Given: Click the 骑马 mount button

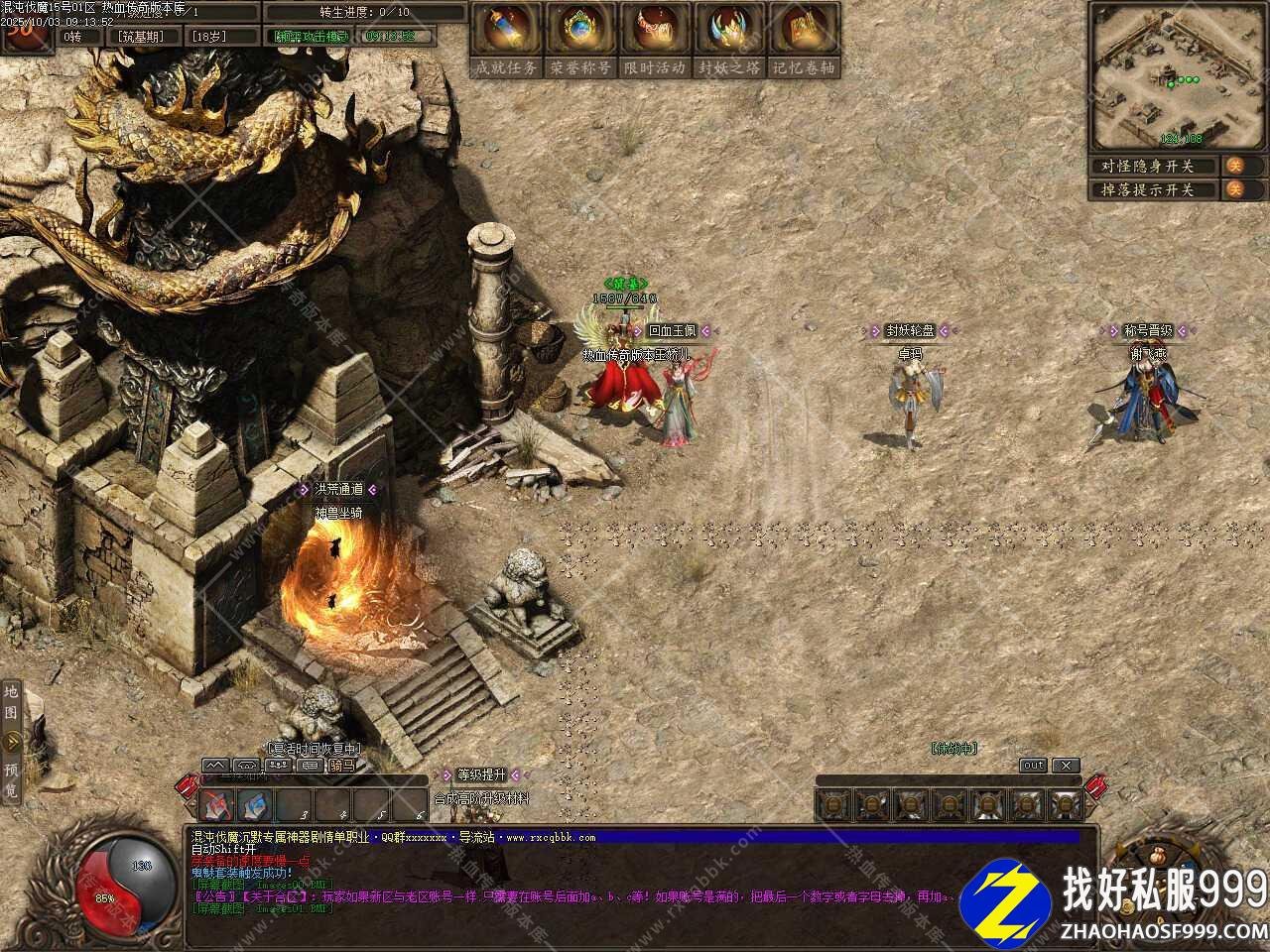Looking at the screenshot, I should [340, 766].
